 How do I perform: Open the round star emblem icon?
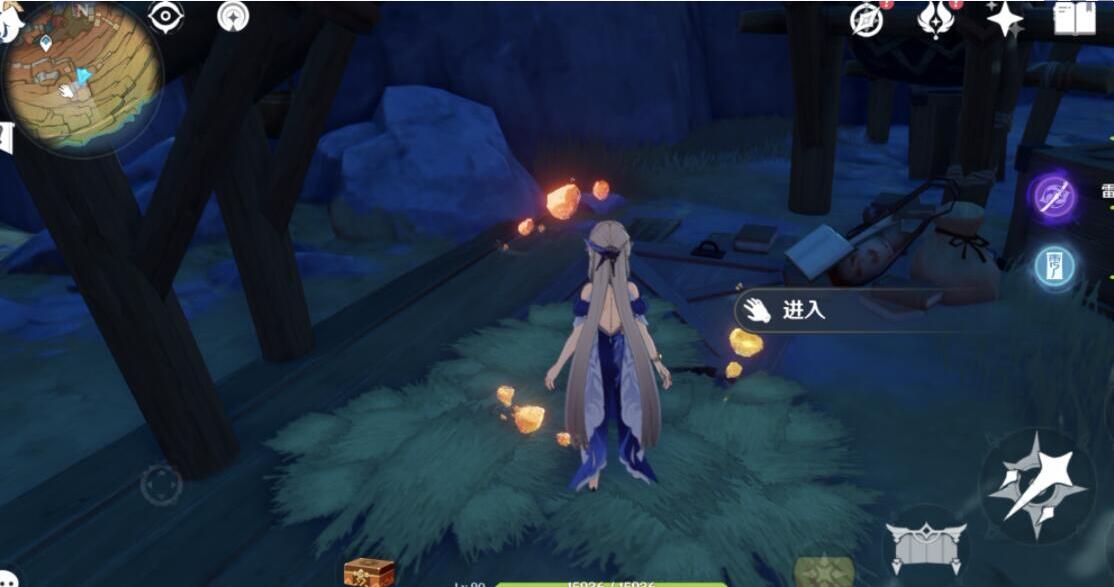pos(235,17)
